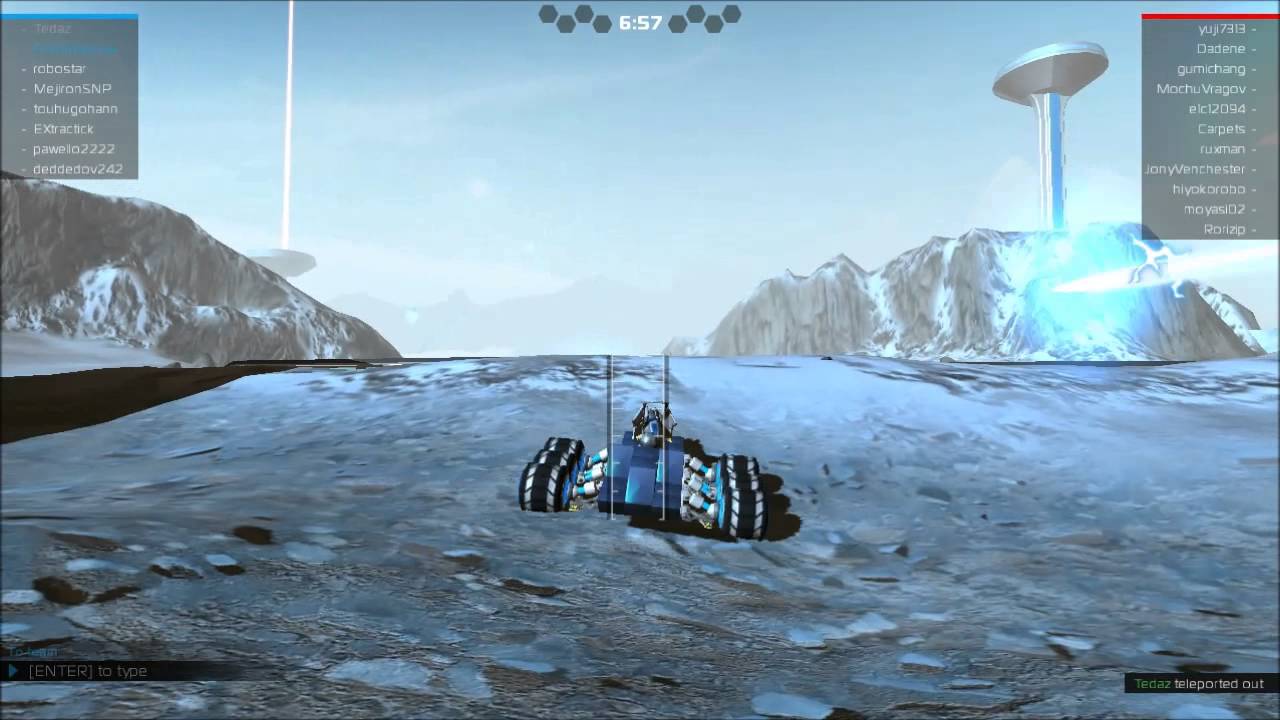Click the raised third hexagon icon near the timer
1280x720 pixels.
(x=584, y=15)
